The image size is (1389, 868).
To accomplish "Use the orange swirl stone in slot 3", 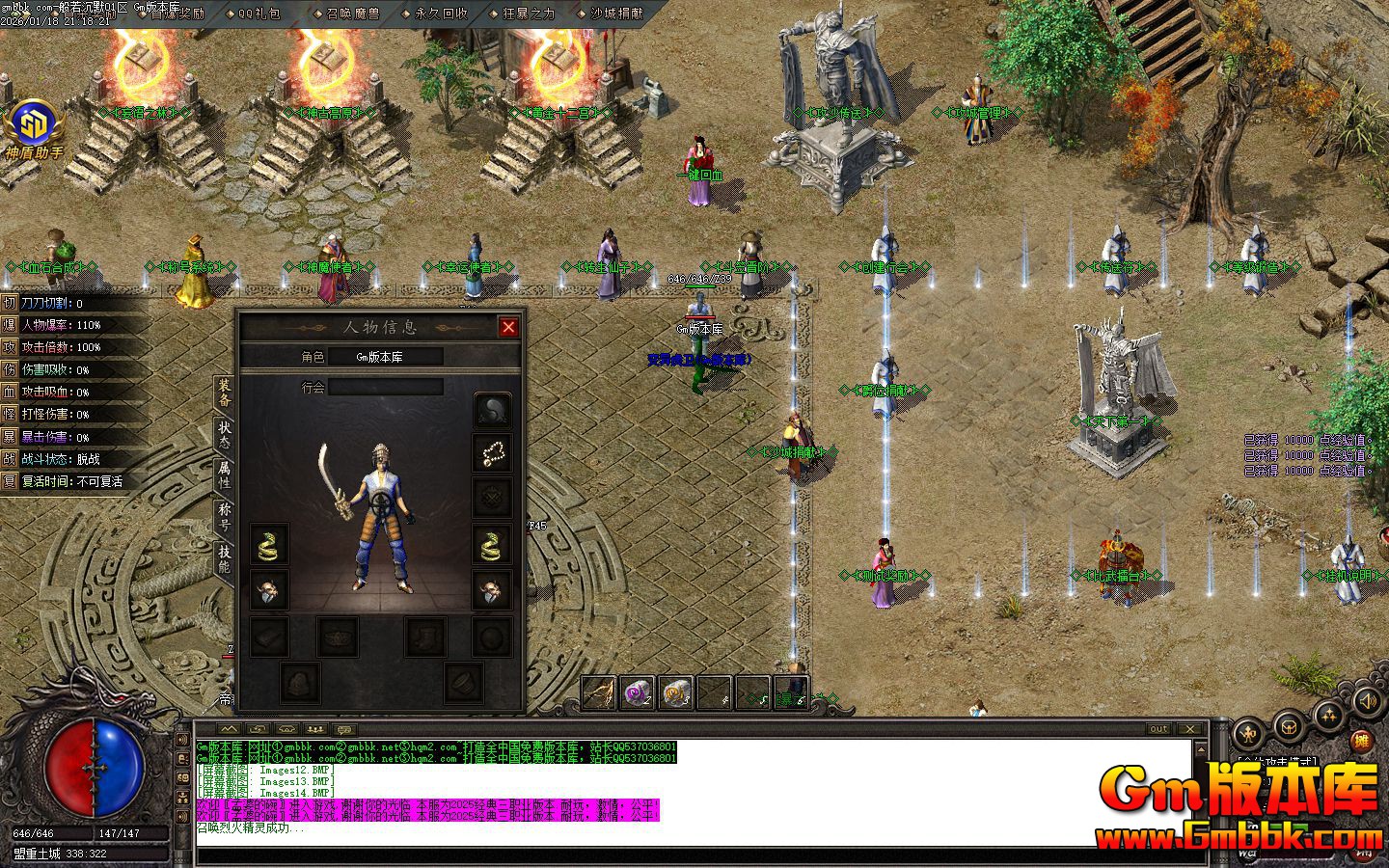I will pyautogui.click(x=676, y=692).
